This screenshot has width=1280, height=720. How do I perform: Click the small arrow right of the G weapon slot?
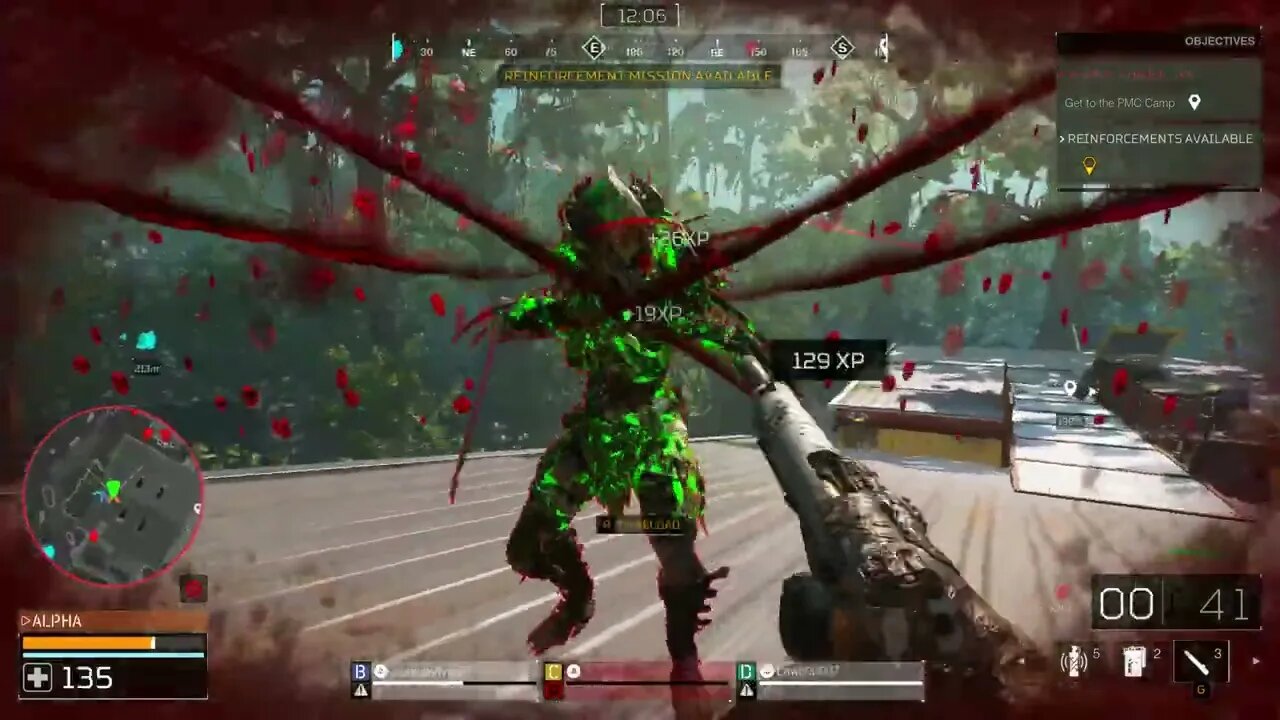tap(1256, 661)
